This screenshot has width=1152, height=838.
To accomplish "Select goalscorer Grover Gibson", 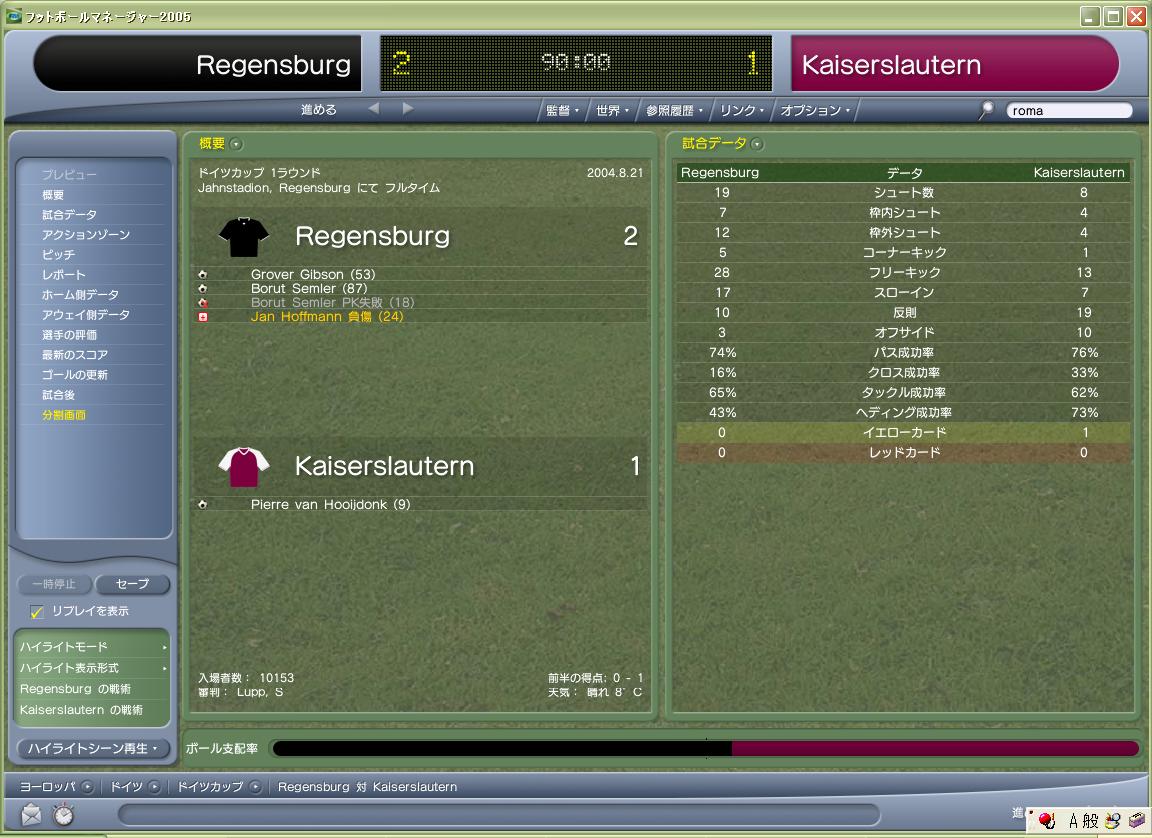I will 312,274.
